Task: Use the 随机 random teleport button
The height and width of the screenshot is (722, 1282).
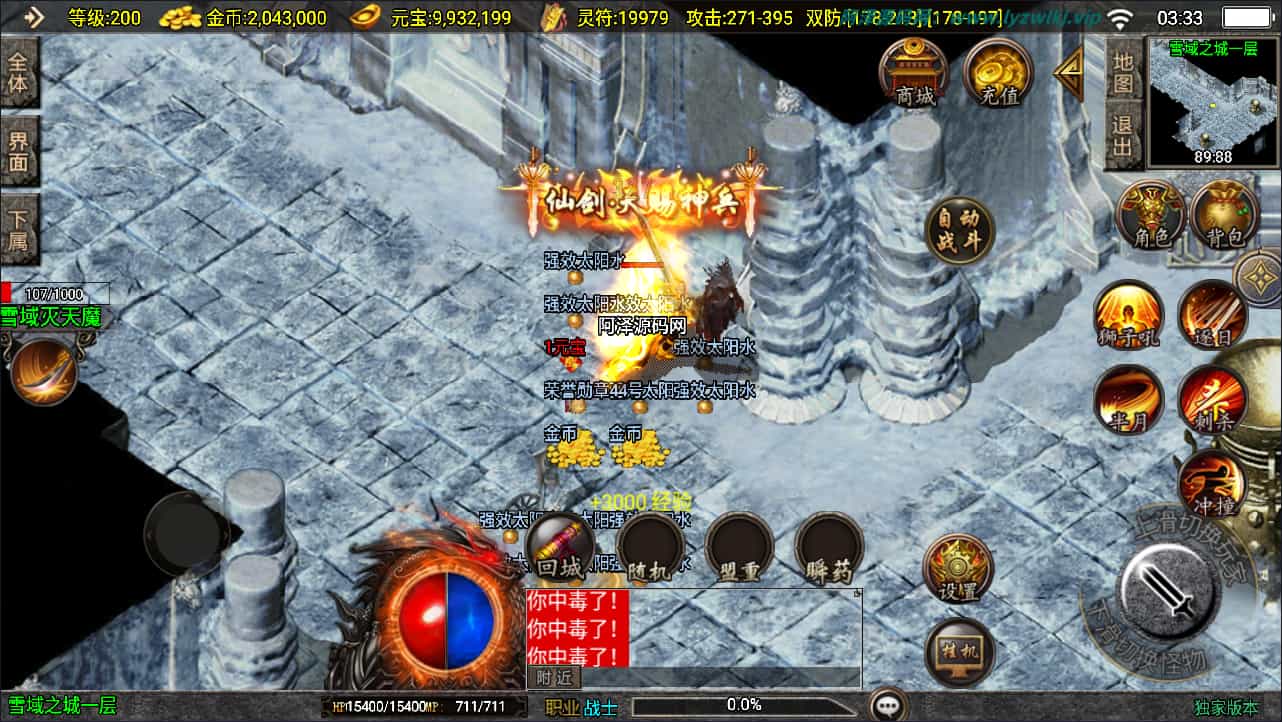Action: point(652,550)
